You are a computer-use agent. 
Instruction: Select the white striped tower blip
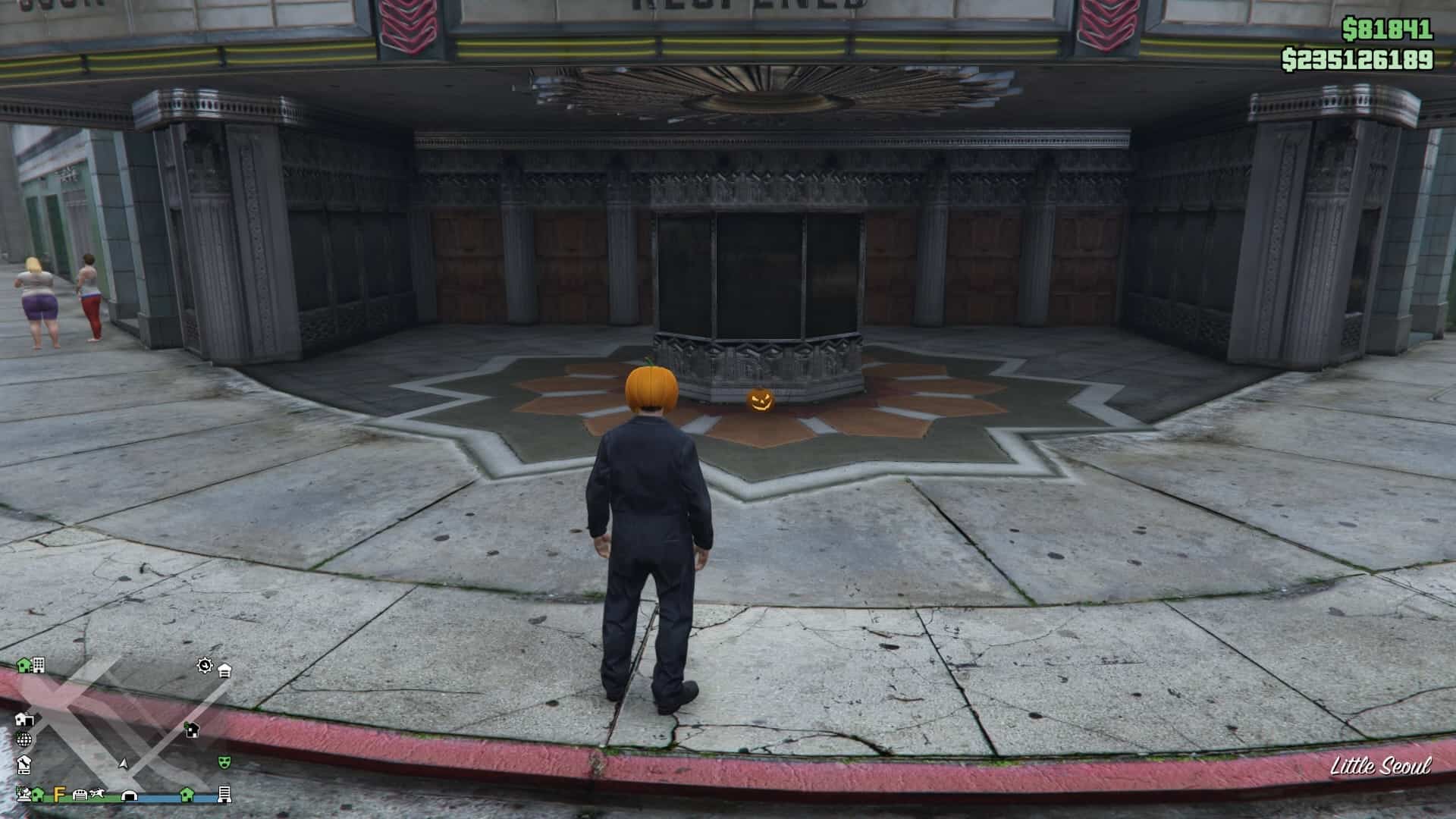click(224, 794)
